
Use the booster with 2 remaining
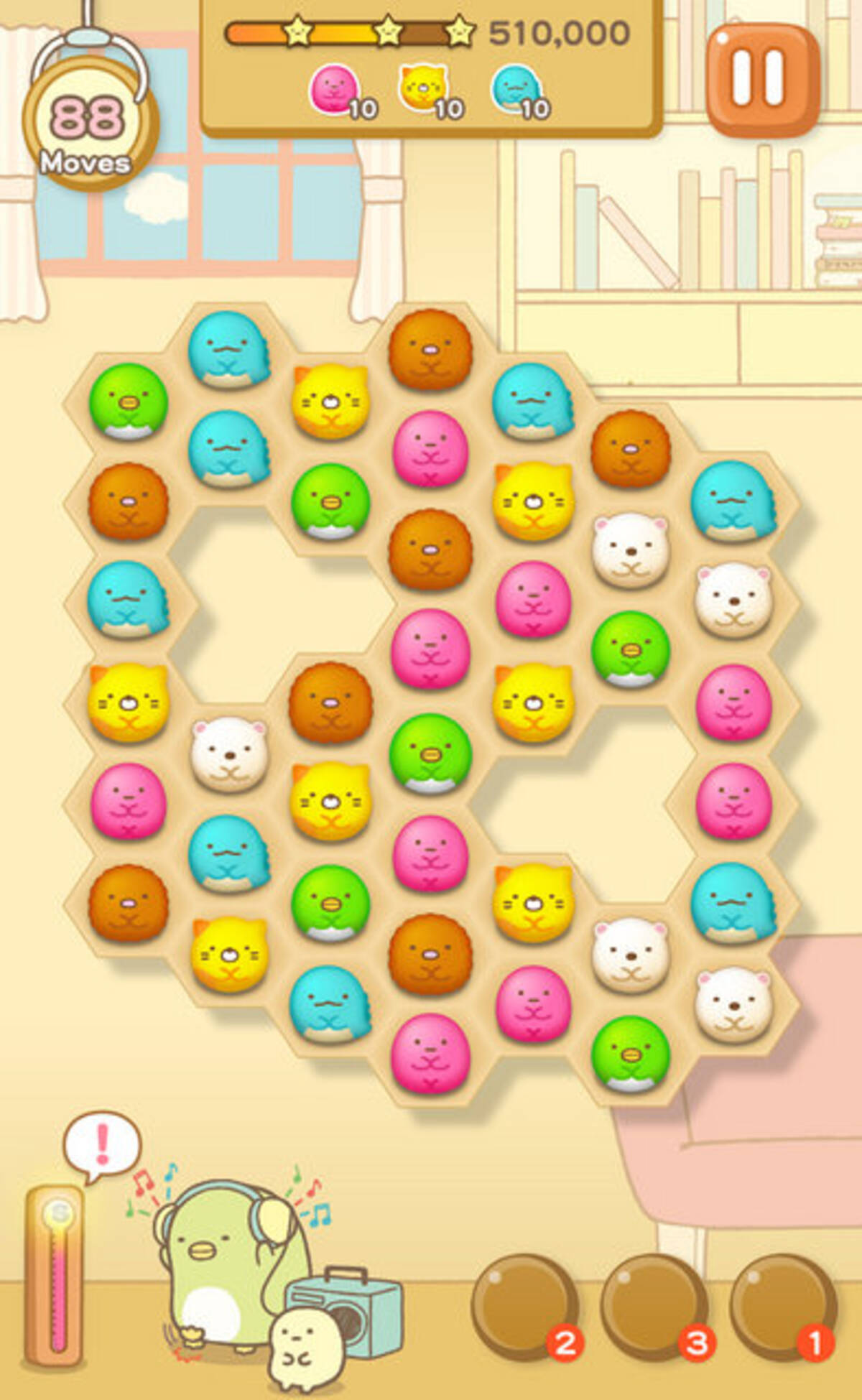coord(526,1307)
